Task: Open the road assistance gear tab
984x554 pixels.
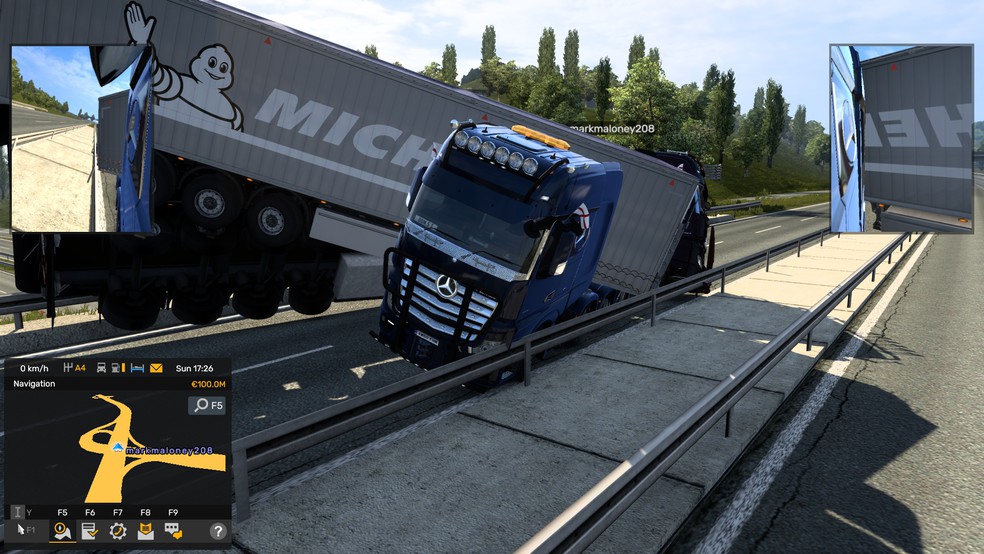Action: tap(118, 531)
